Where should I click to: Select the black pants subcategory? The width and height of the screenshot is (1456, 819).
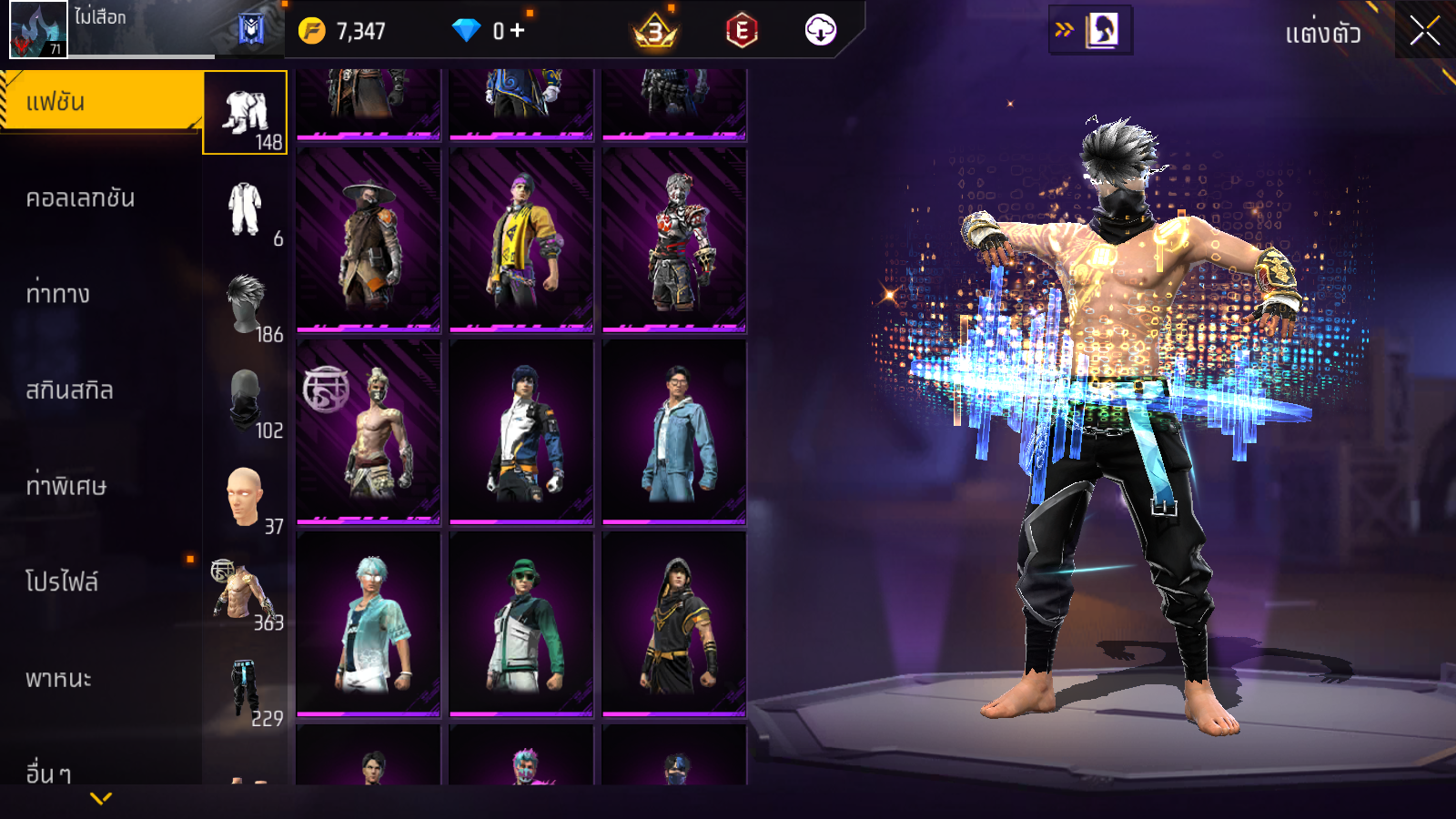tap(245, 689)
